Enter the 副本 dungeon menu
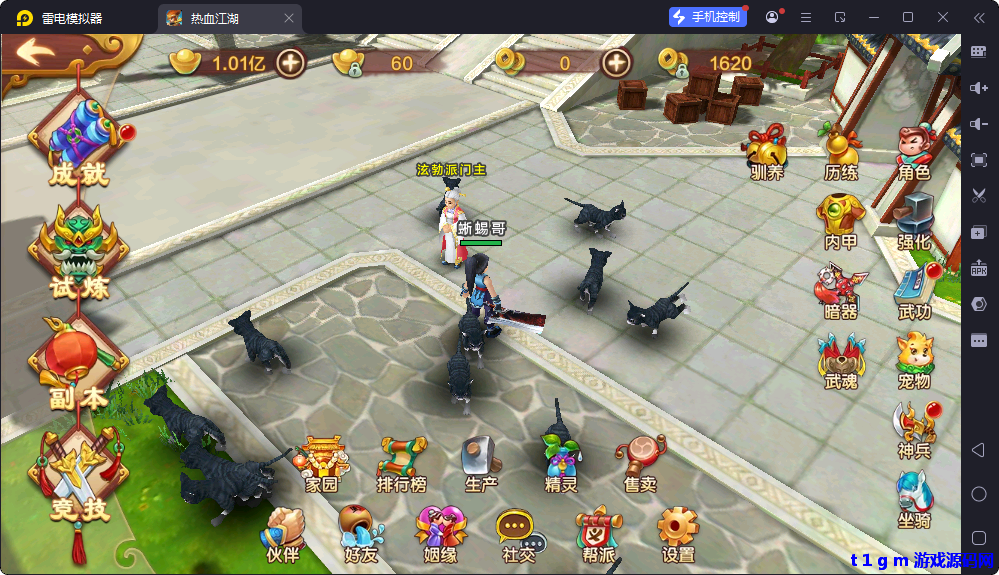Viewport: 999px width, 575px height. pyautogui.click(x=78, y=367)
